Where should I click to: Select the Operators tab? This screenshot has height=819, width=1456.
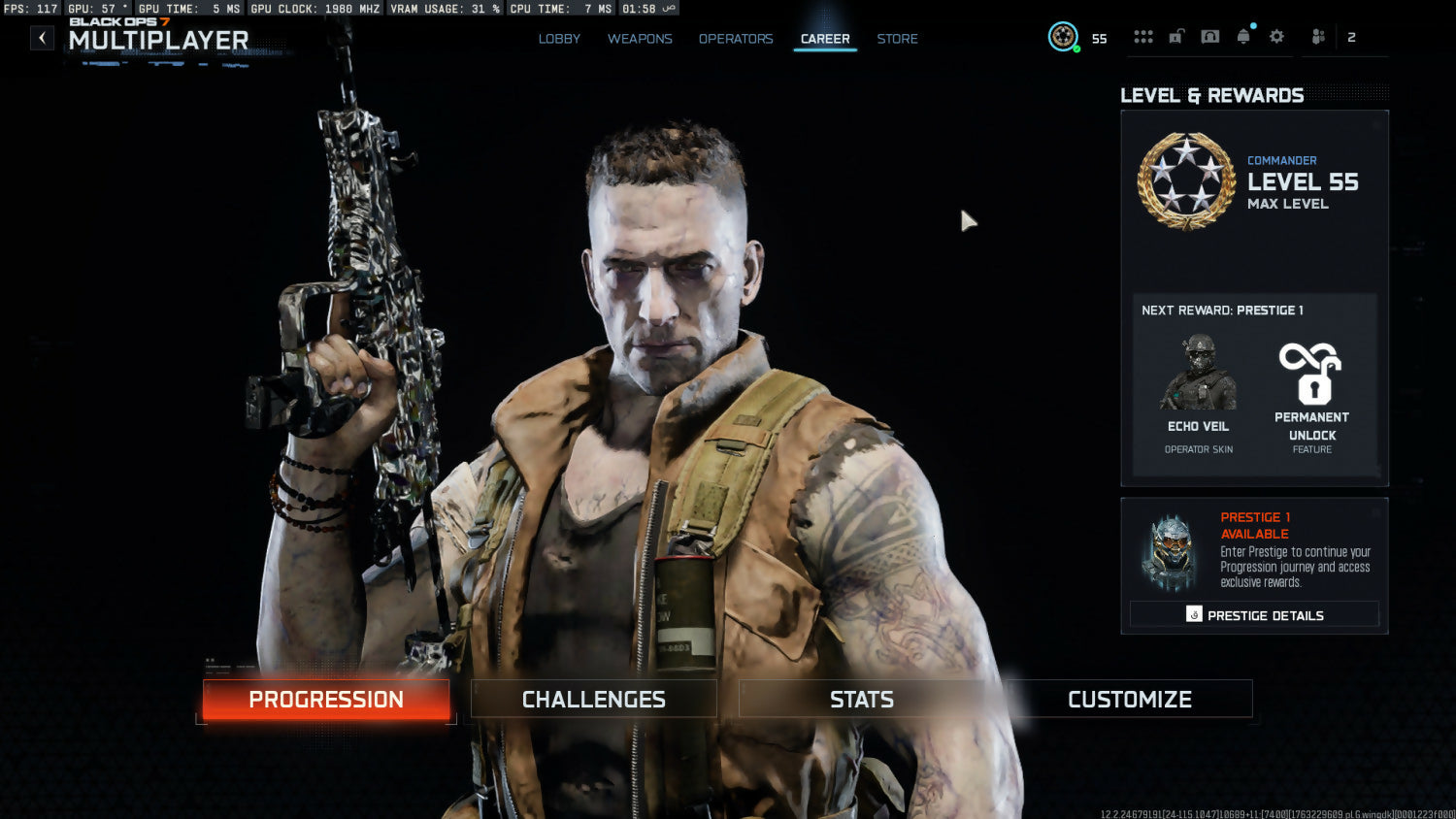tap(736, 39)
